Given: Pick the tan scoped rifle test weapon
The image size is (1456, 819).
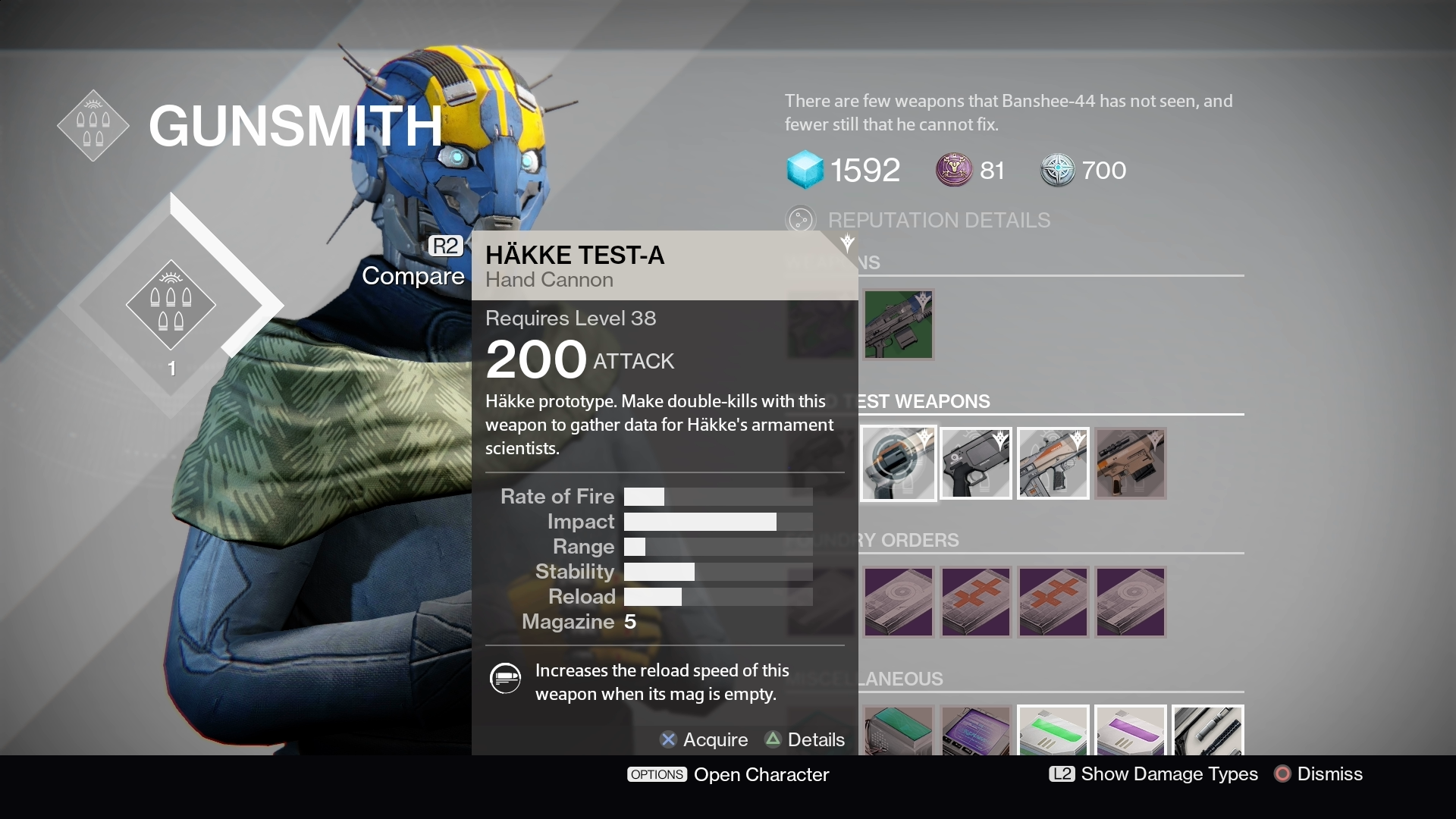Looking at the screenshot, I should coord(1130,463).
